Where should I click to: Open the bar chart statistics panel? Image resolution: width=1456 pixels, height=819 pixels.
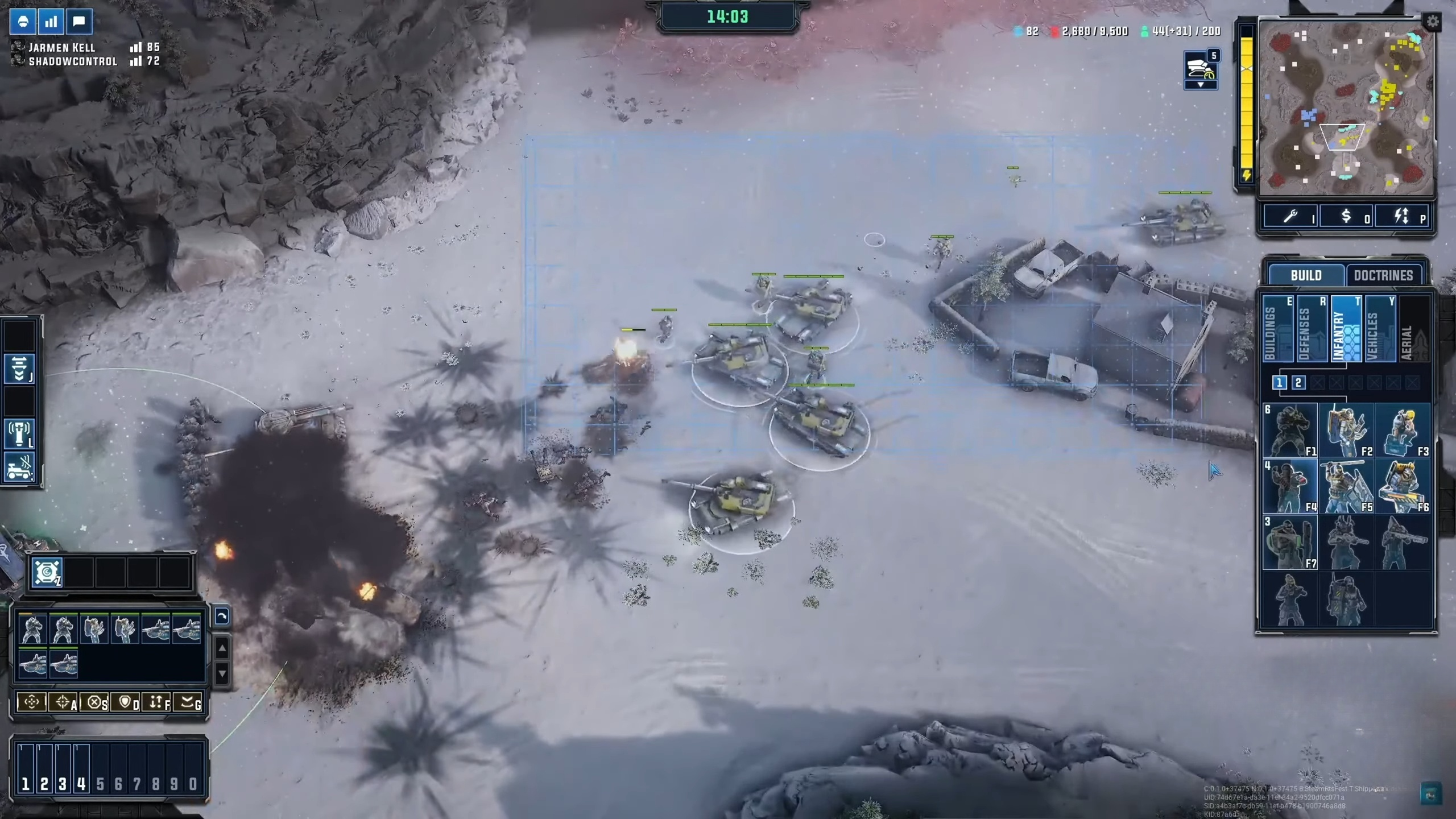[51, 22]
